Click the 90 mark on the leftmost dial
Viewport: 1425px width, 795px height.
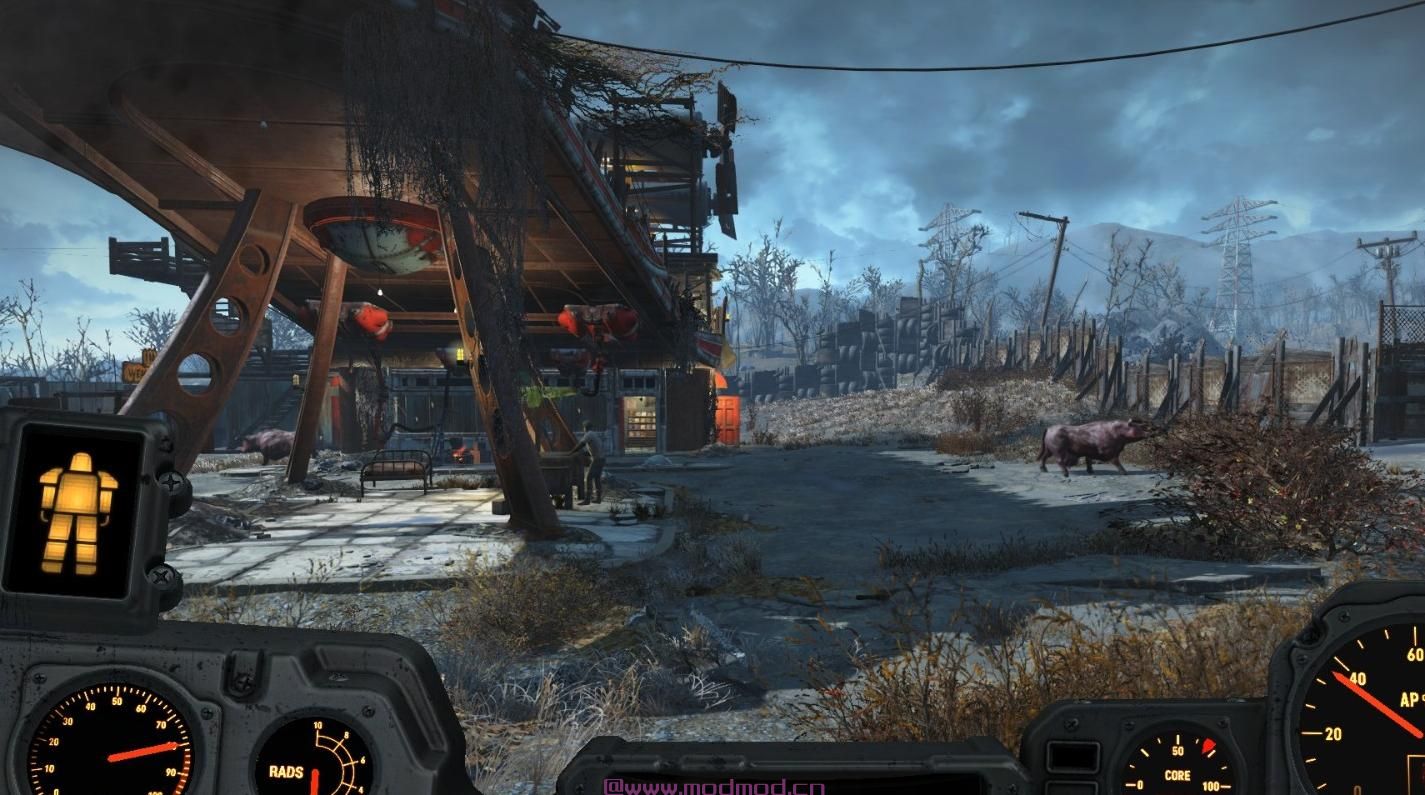point(171,770)
